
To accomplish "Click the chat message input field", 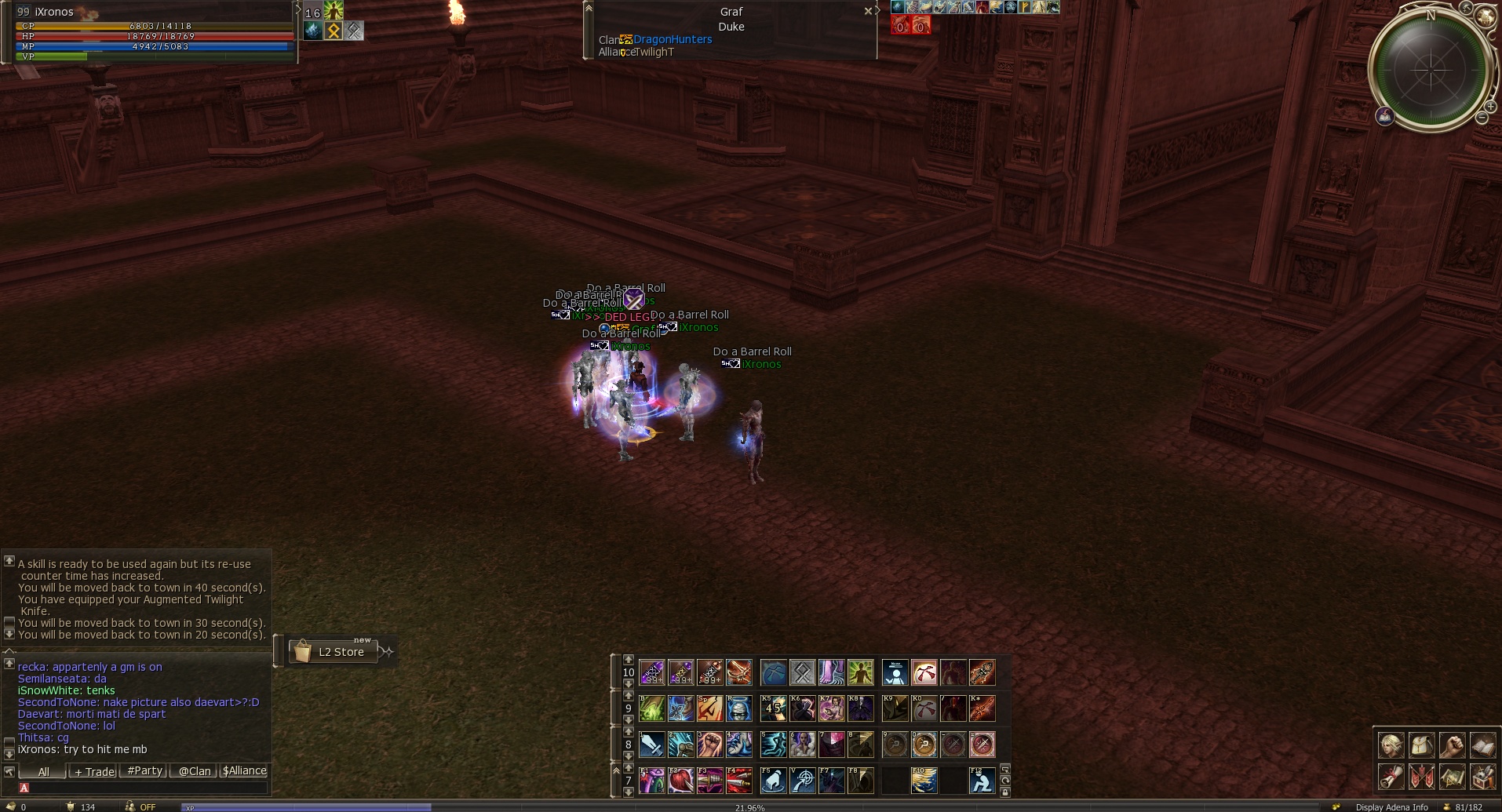I will tap(145, 788).
